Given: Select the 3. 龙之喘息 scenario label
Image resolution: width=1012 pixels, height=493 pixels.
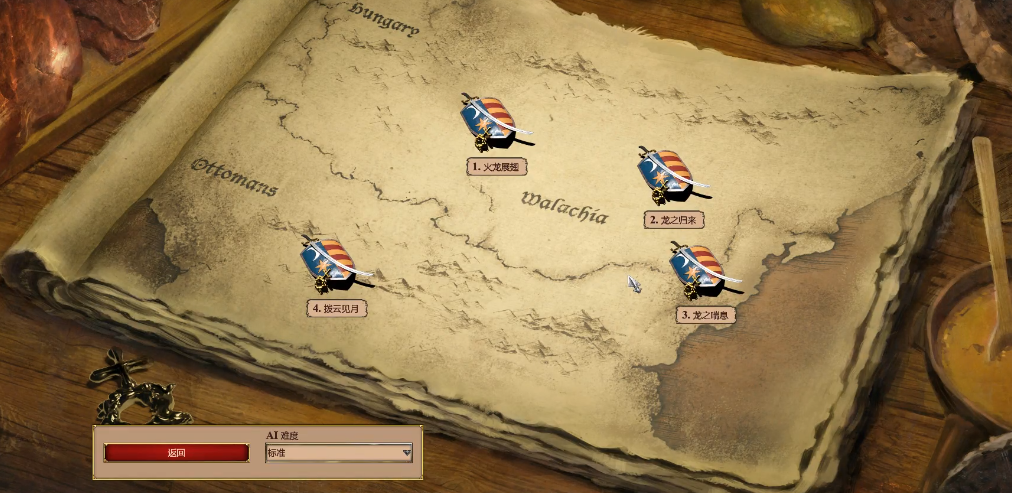Looking at the screenshot, I should click(x=707, y=315).
